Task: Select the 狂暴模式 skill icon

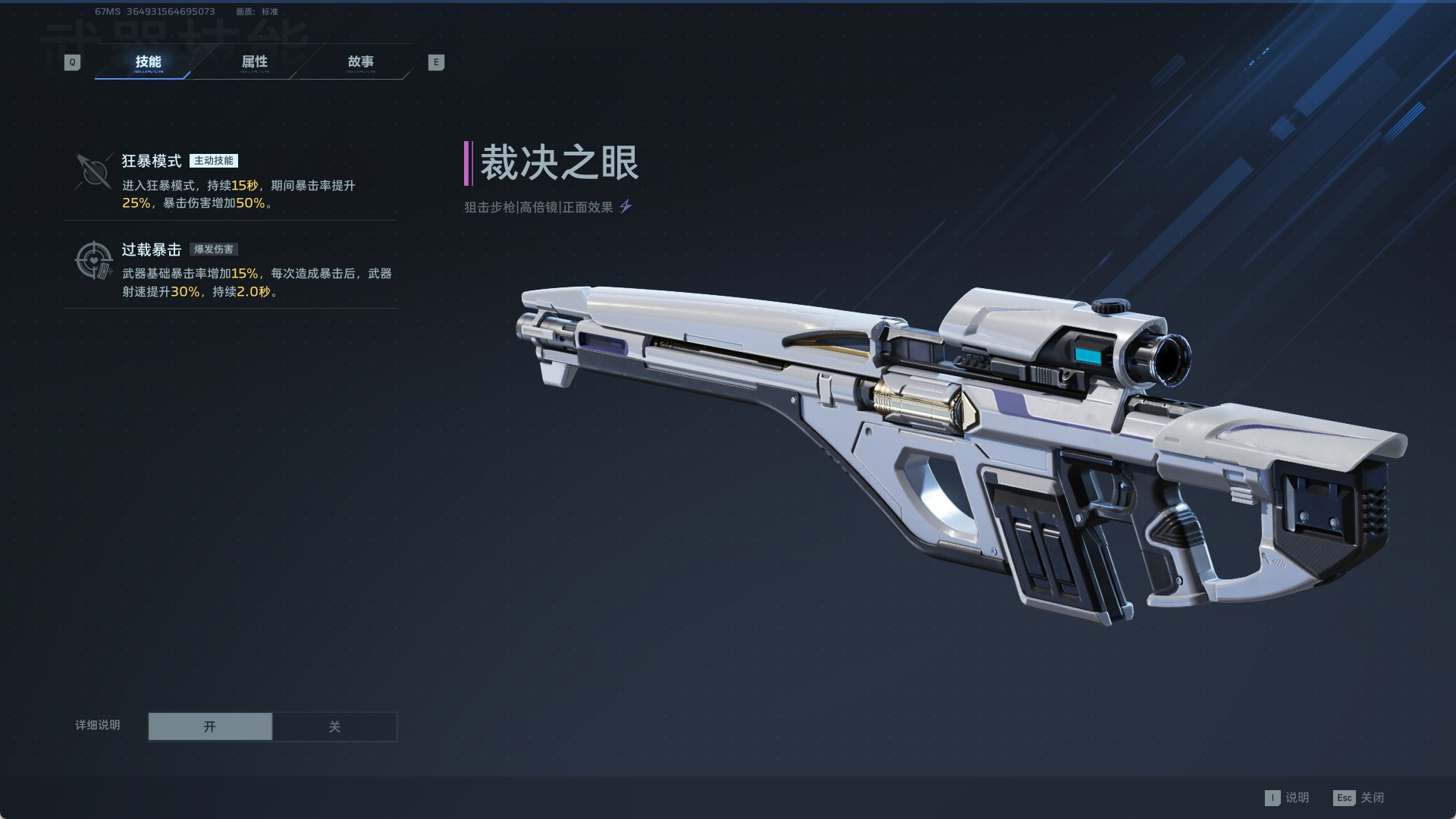Action: point(94,171)
